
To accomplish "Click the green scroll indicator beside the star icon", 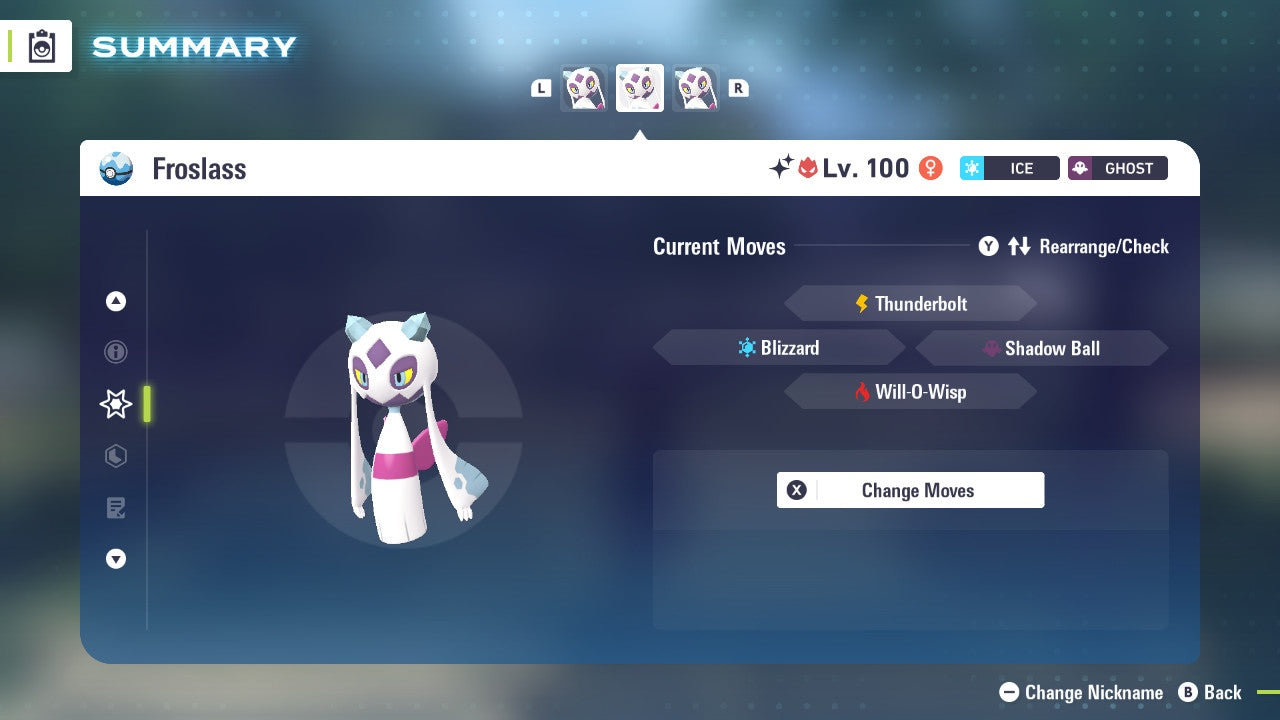I will pos(147,404).
